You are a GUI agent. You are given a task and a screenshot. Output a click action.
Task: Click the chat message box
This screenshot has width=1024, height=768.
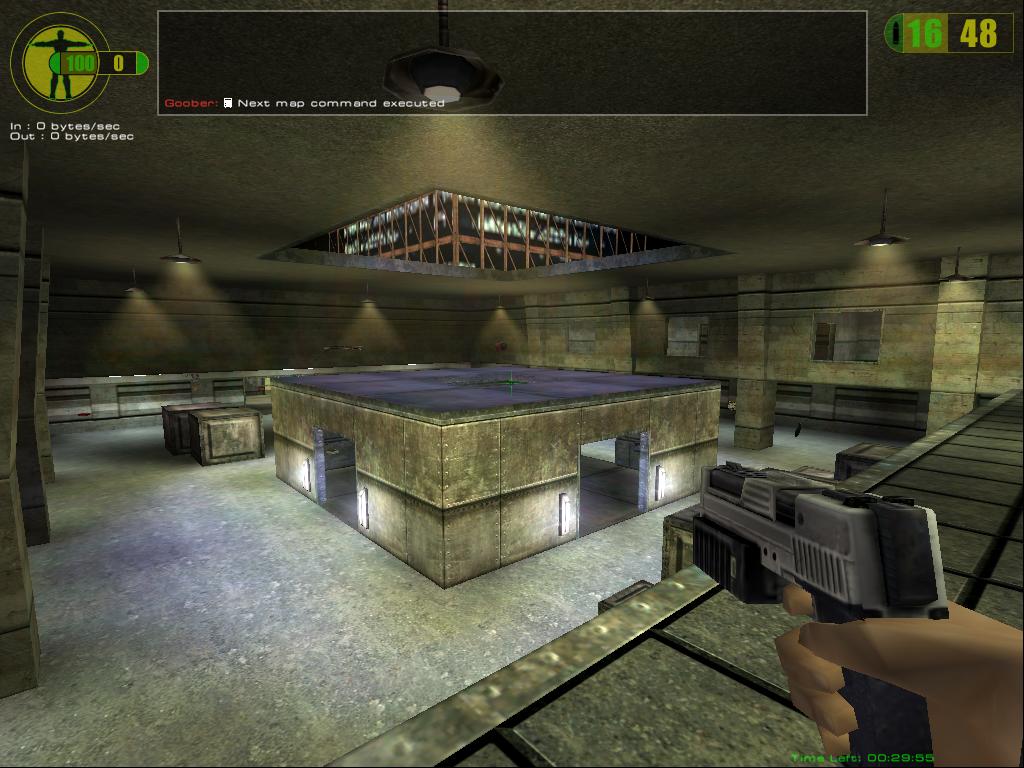click(x=511, y=62)
